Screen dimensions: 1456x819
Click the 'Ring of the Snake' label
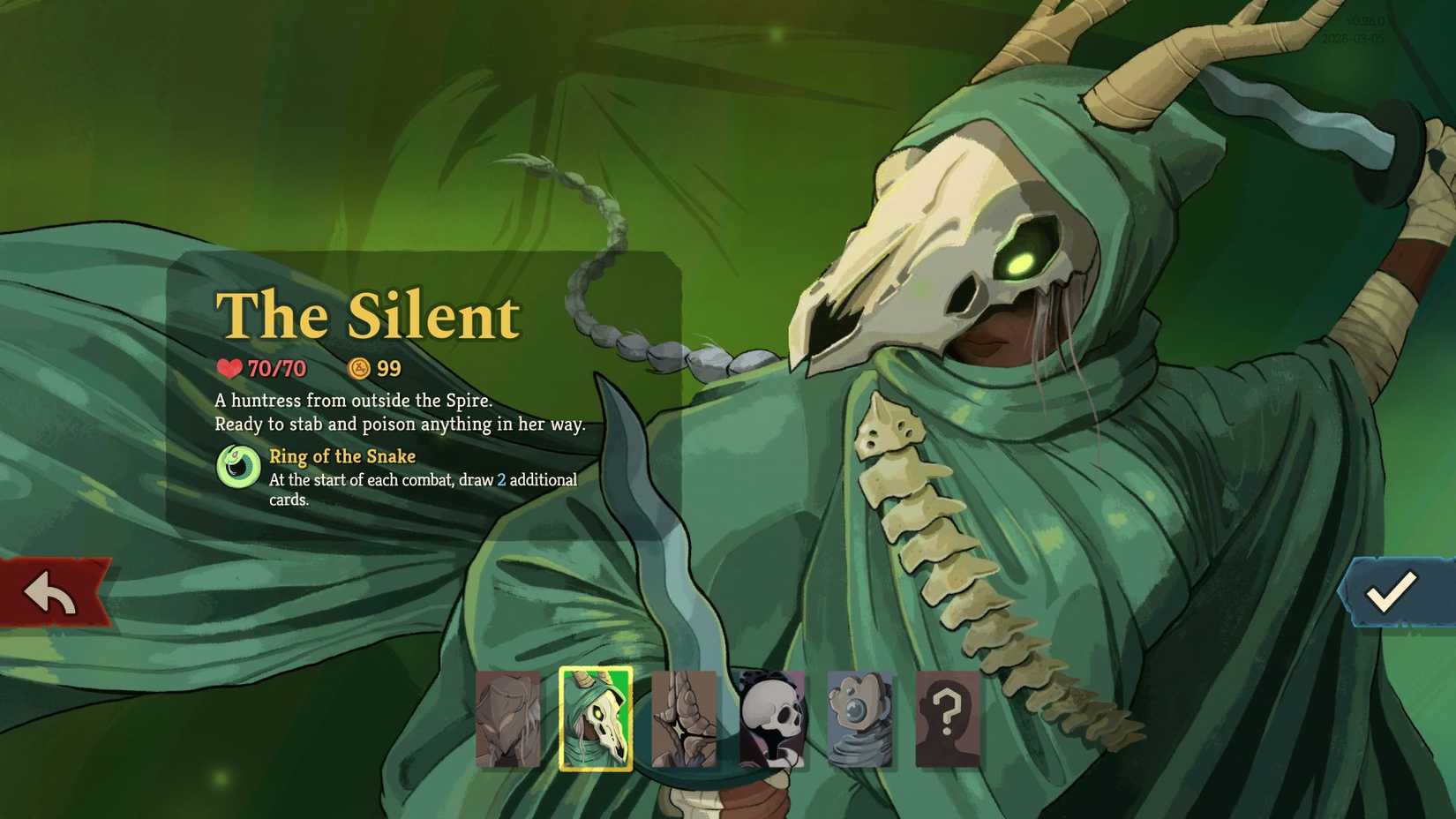[x=342, y=457]
